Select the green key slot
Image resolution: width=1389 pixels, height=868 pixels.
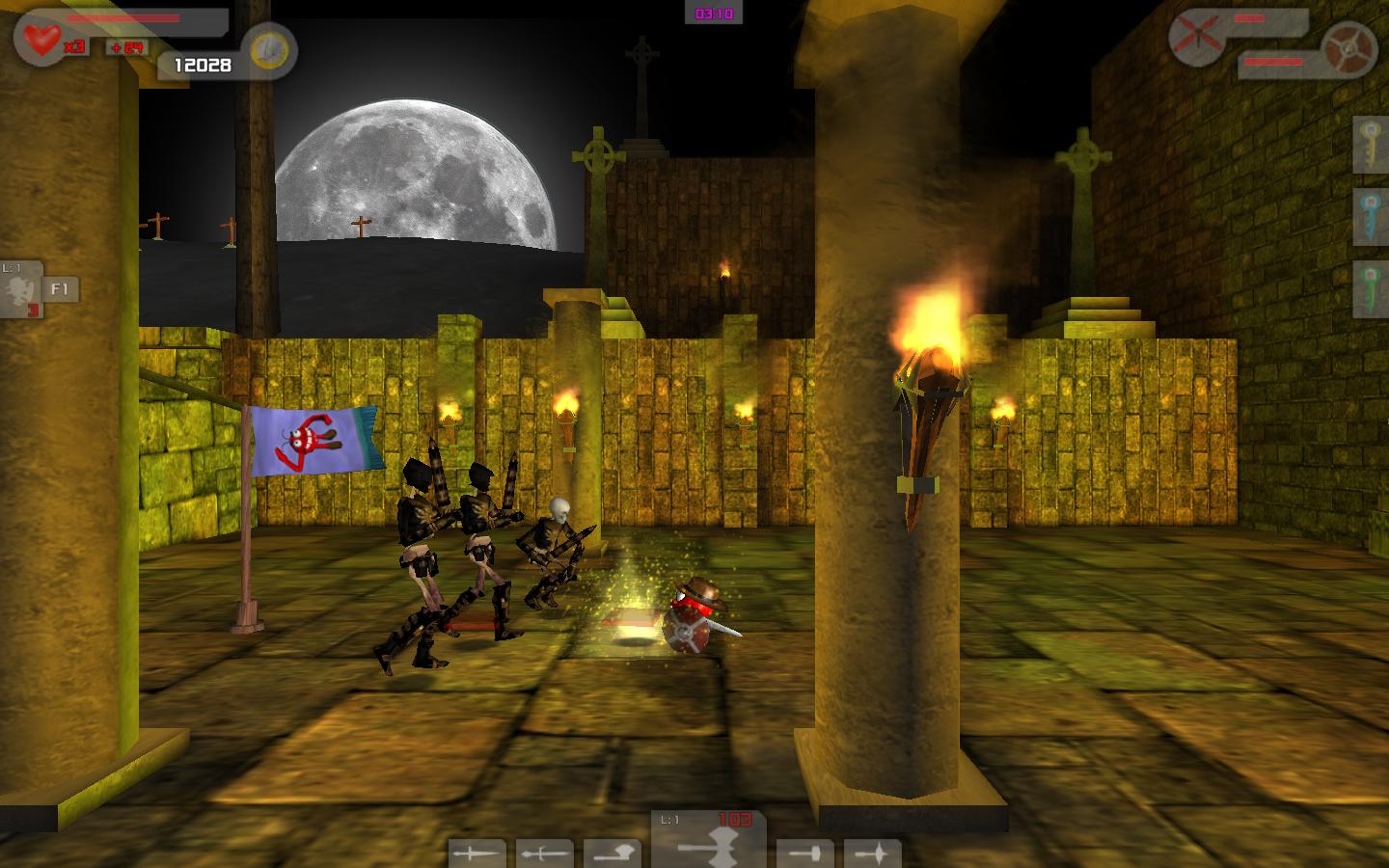tap(1371, 288)
